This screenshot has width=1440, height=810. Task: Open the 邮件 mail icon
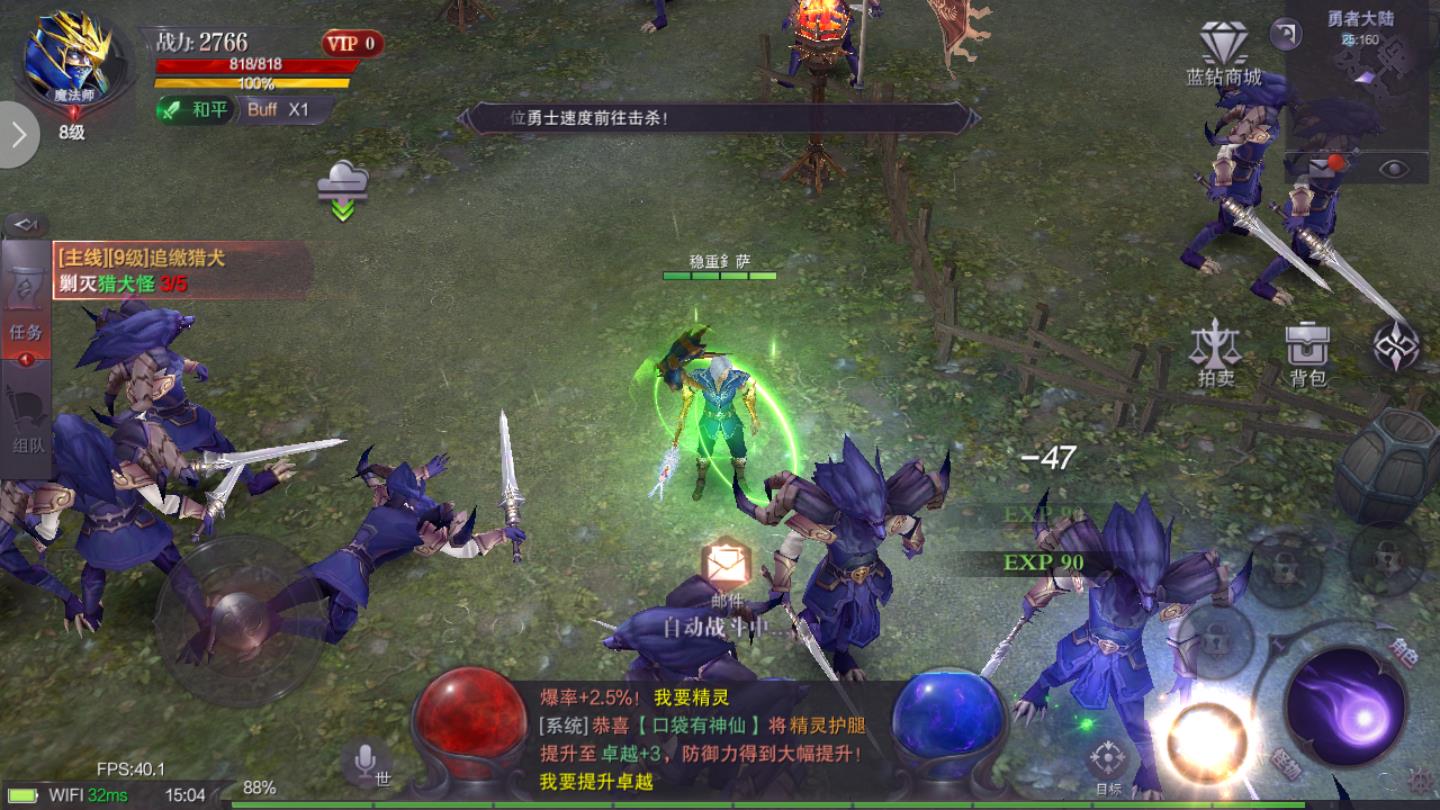pyautogui.click(x=727, y=560)
